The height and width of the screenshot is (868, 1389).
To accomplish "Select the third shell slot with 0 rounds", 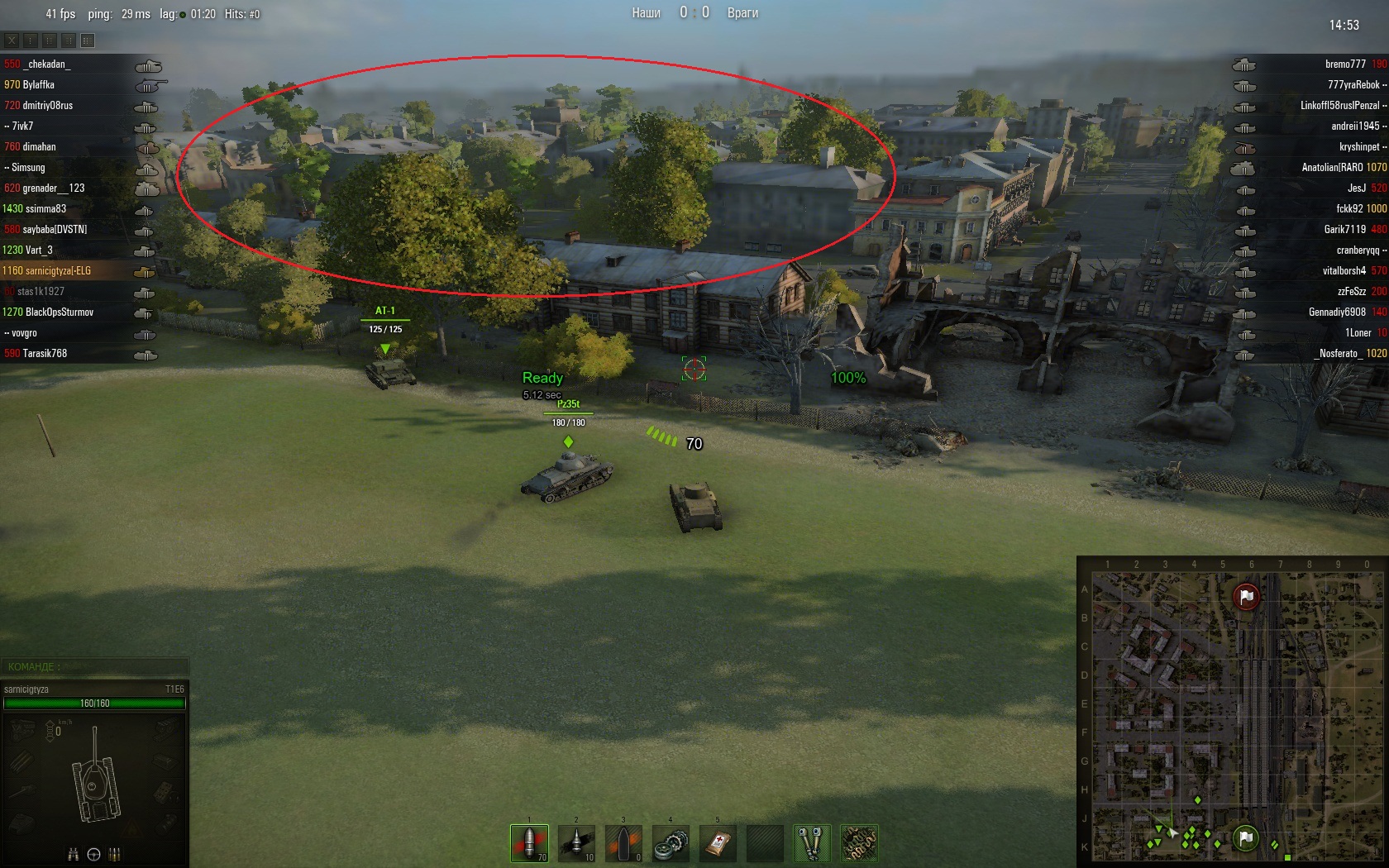I will 623,843.
